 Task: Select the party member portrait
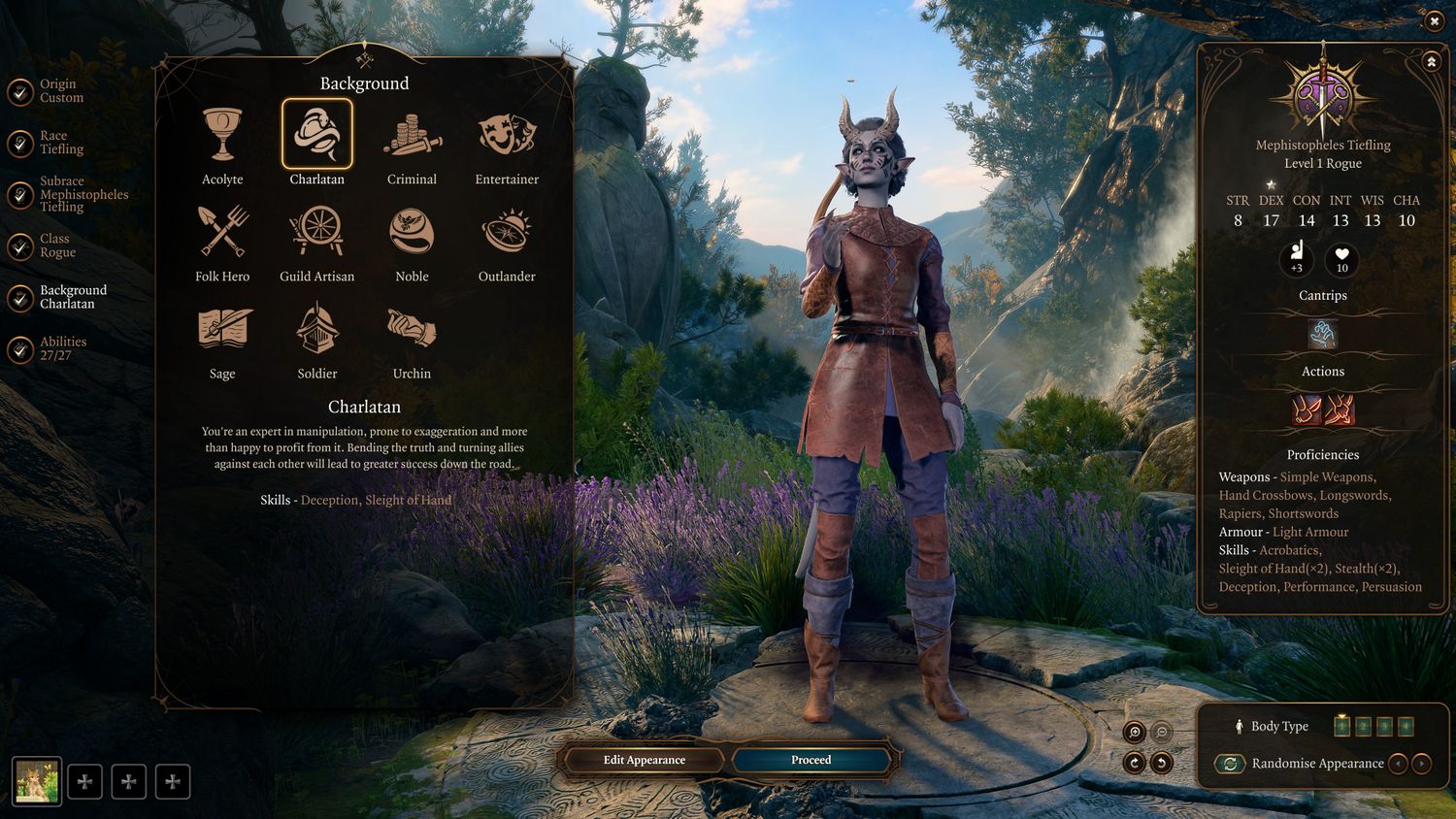37,781
